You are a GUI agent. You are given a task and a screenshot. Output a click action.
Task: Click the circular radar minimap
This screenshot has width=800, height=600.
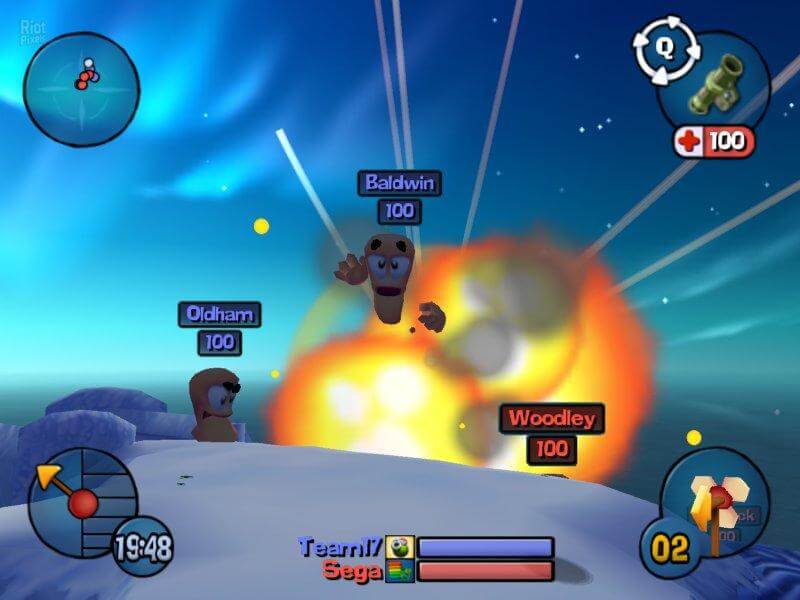81,83
